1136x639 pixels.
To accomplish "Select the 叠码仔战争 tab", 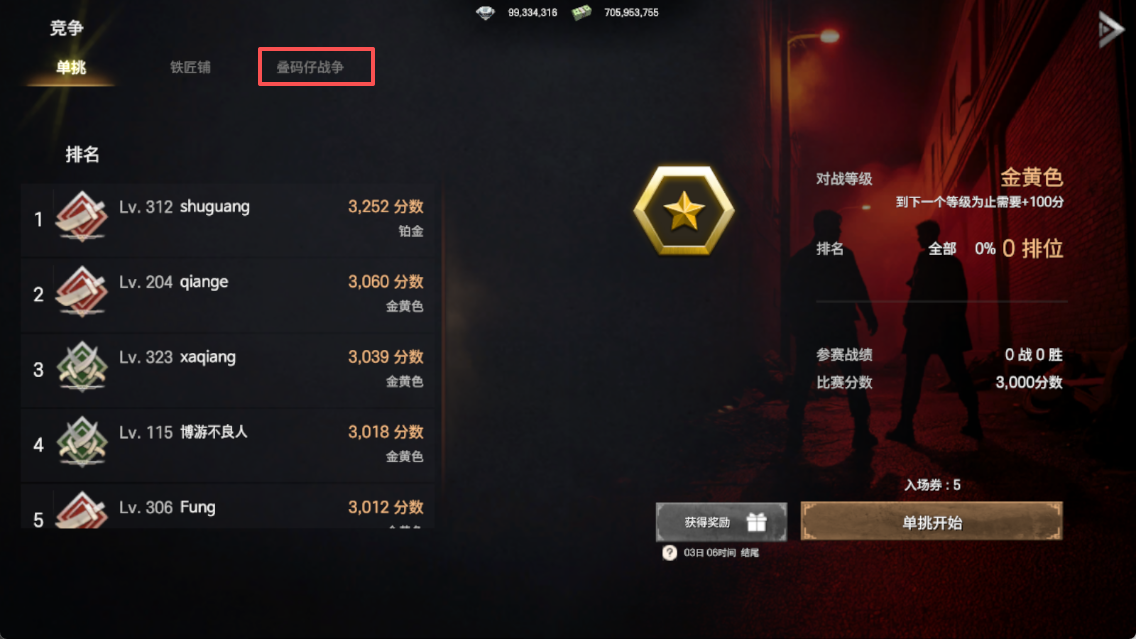I will (x=316, y=68).
